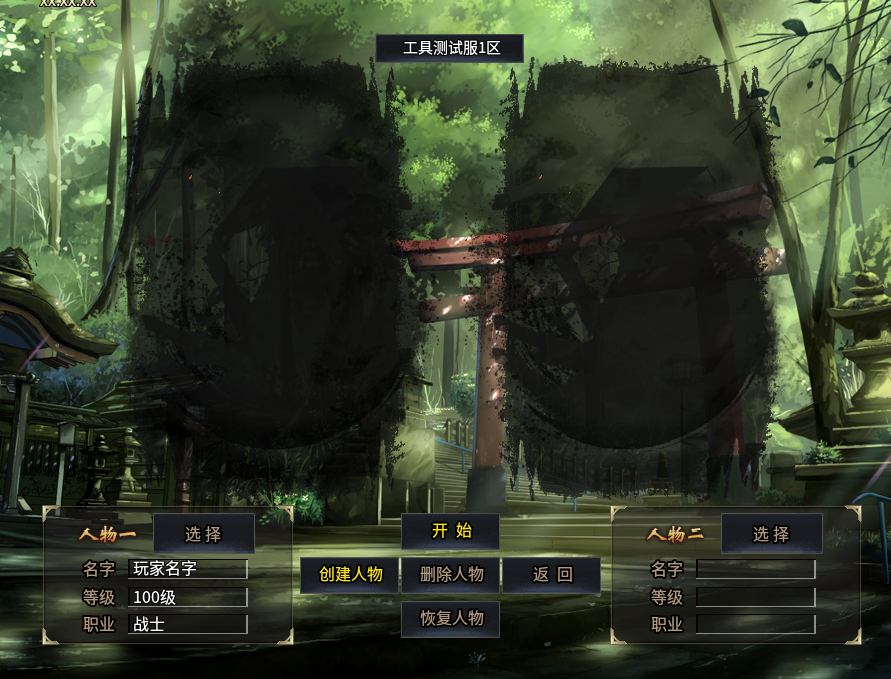Select character one with 人物一 选择 button
The image size is (891, 679).
204,534
